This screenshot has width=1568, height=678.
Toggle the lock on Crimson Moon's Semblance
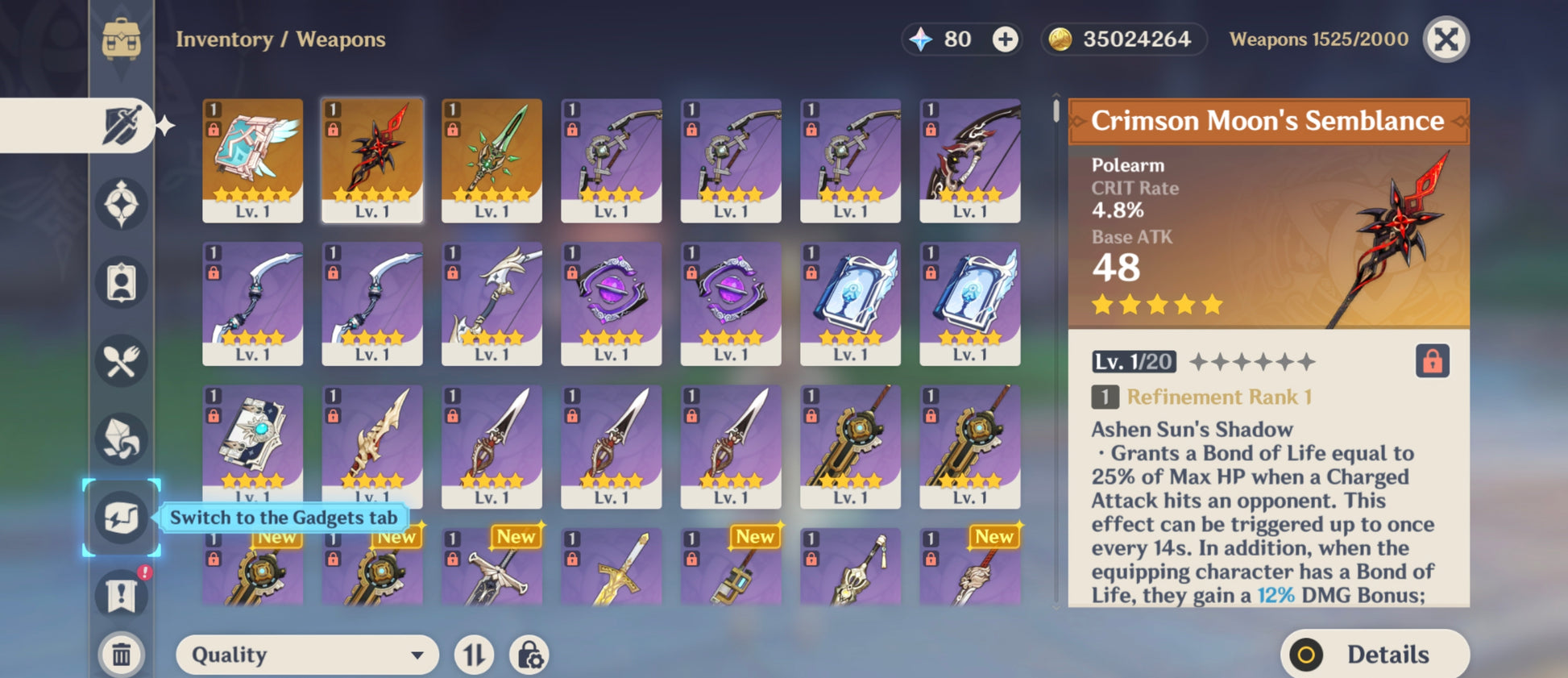(x=1432, y=361)
